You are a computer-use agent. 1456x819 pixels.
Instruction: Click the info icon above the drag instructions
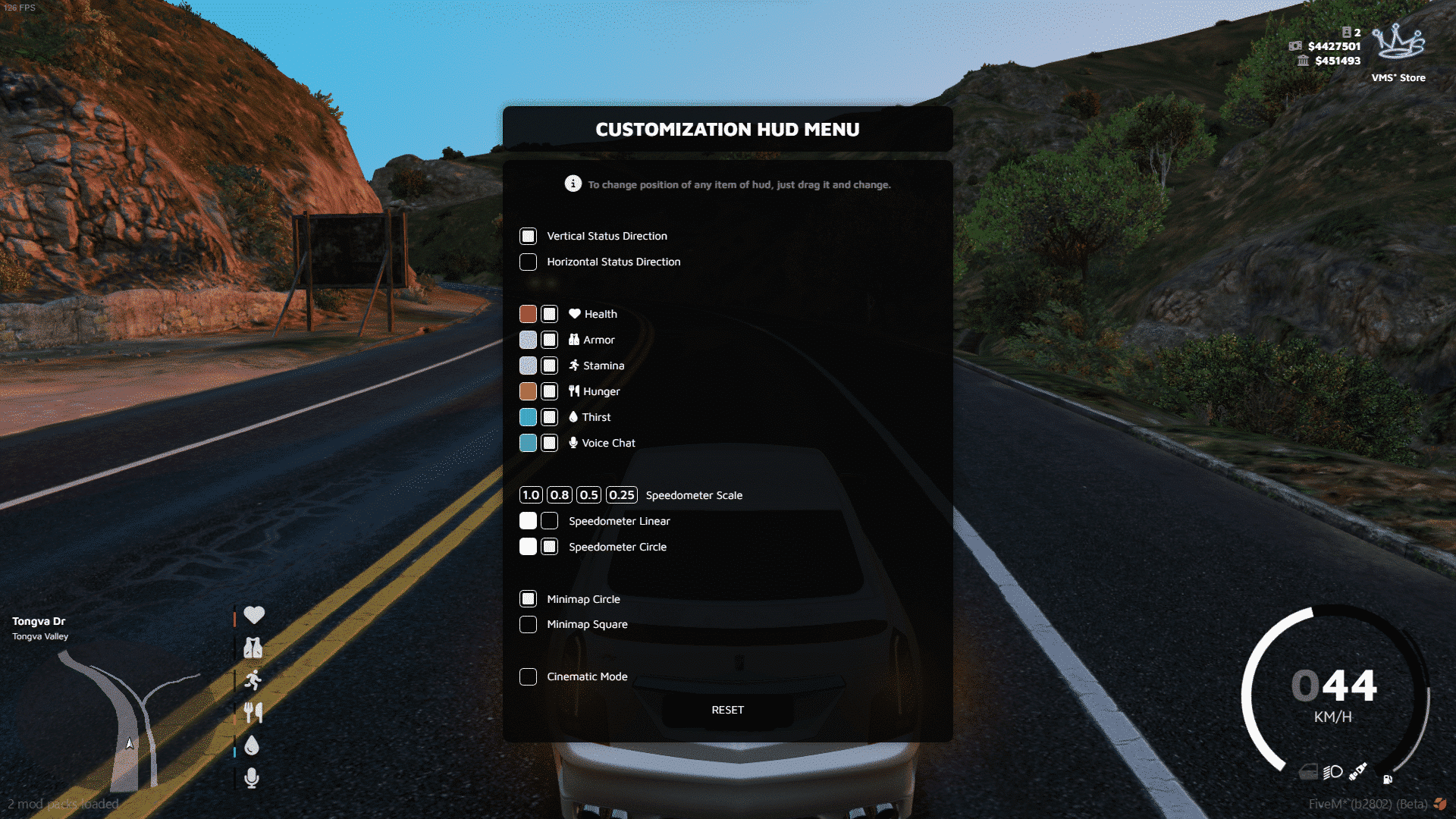pos(573,184)
